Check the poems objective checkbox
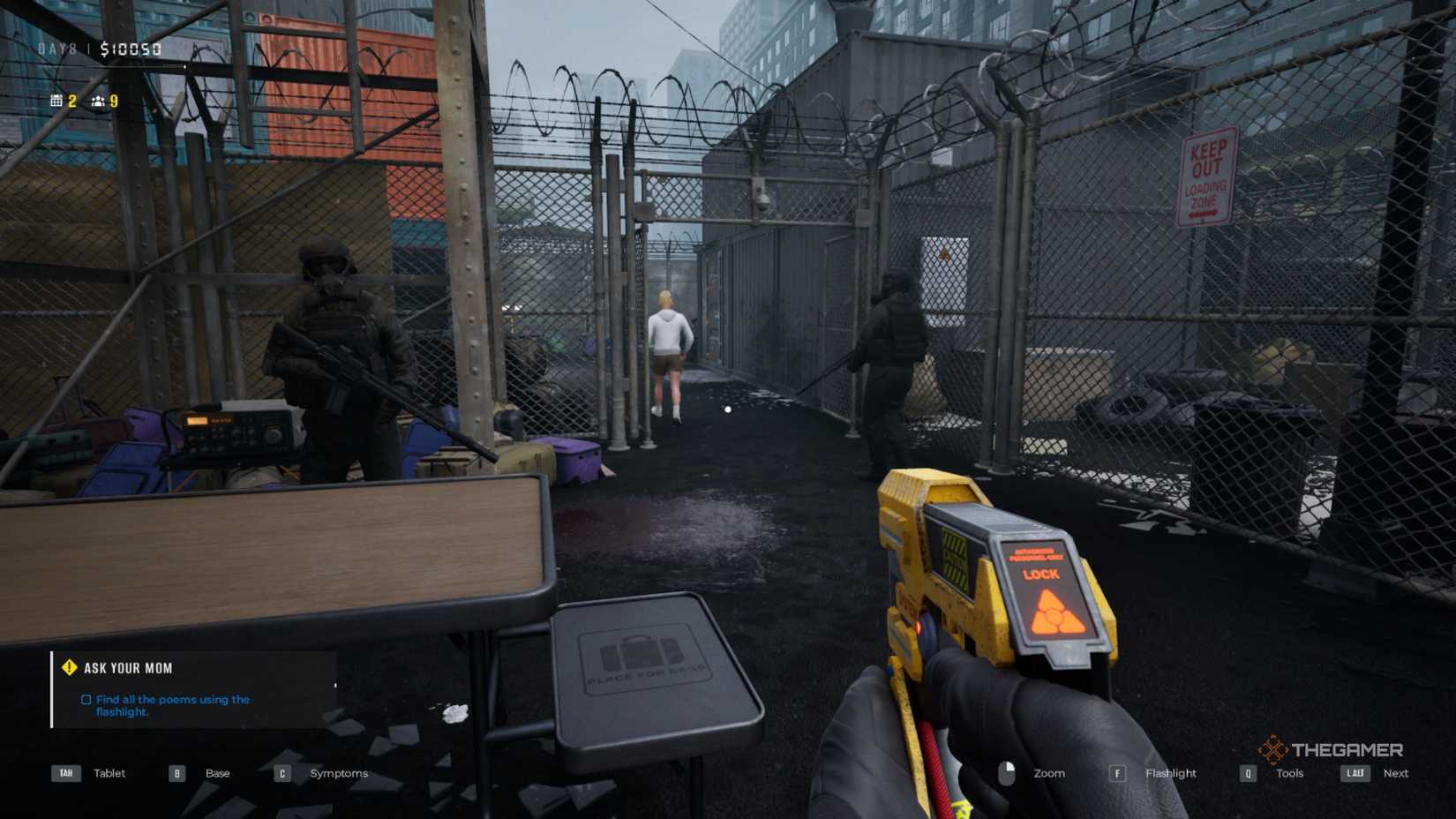Screen dimensions: 1456x819 (x=85, y=699)
